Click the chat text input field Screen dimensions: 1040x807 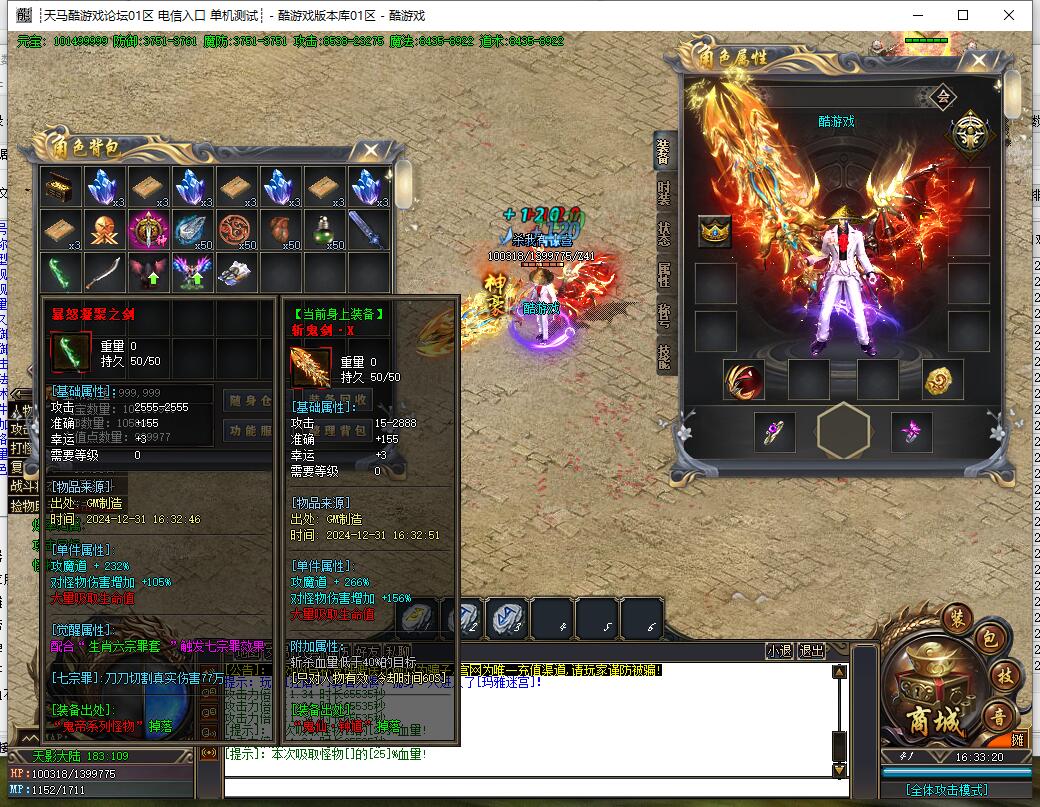[530, 787]
